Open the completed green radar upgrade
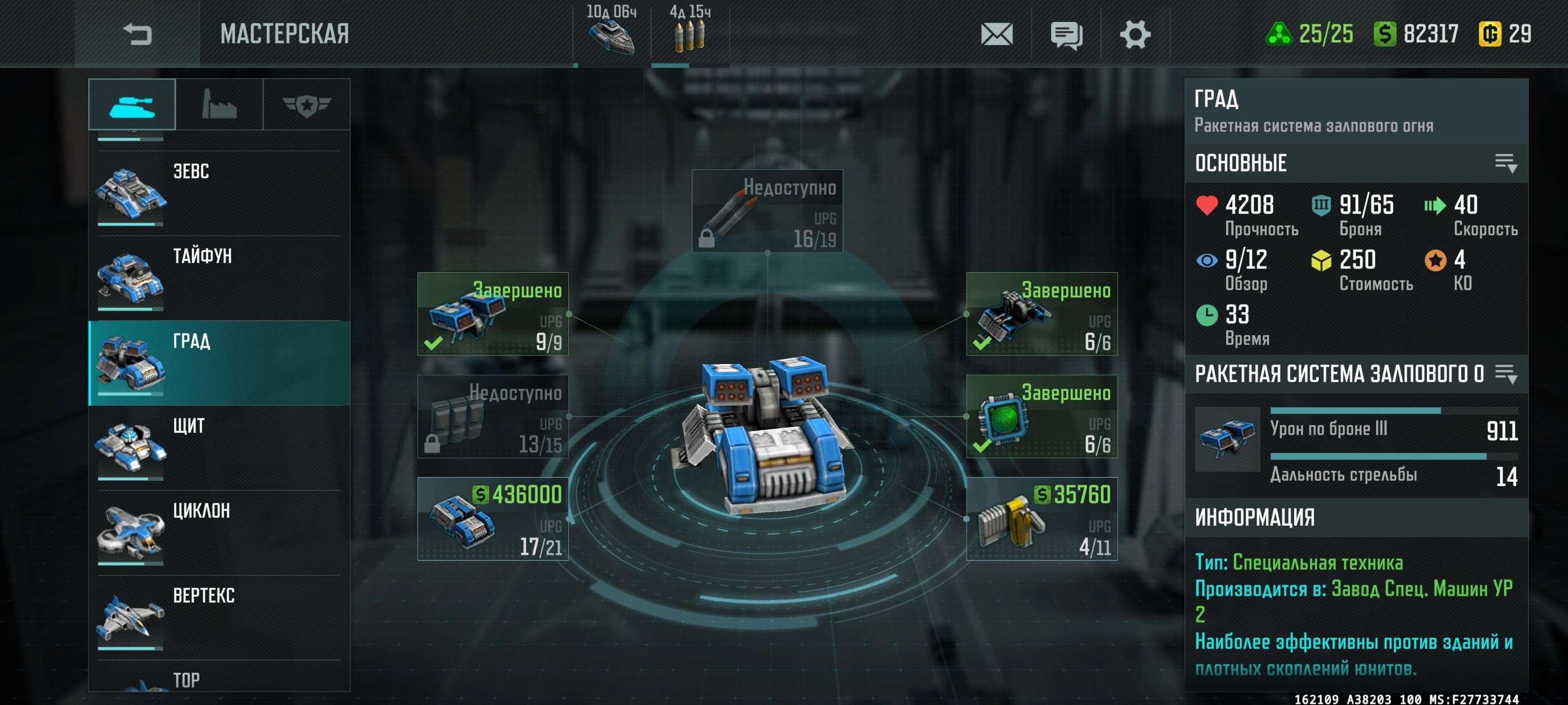1568x705 pixels. pos(1041,417)
